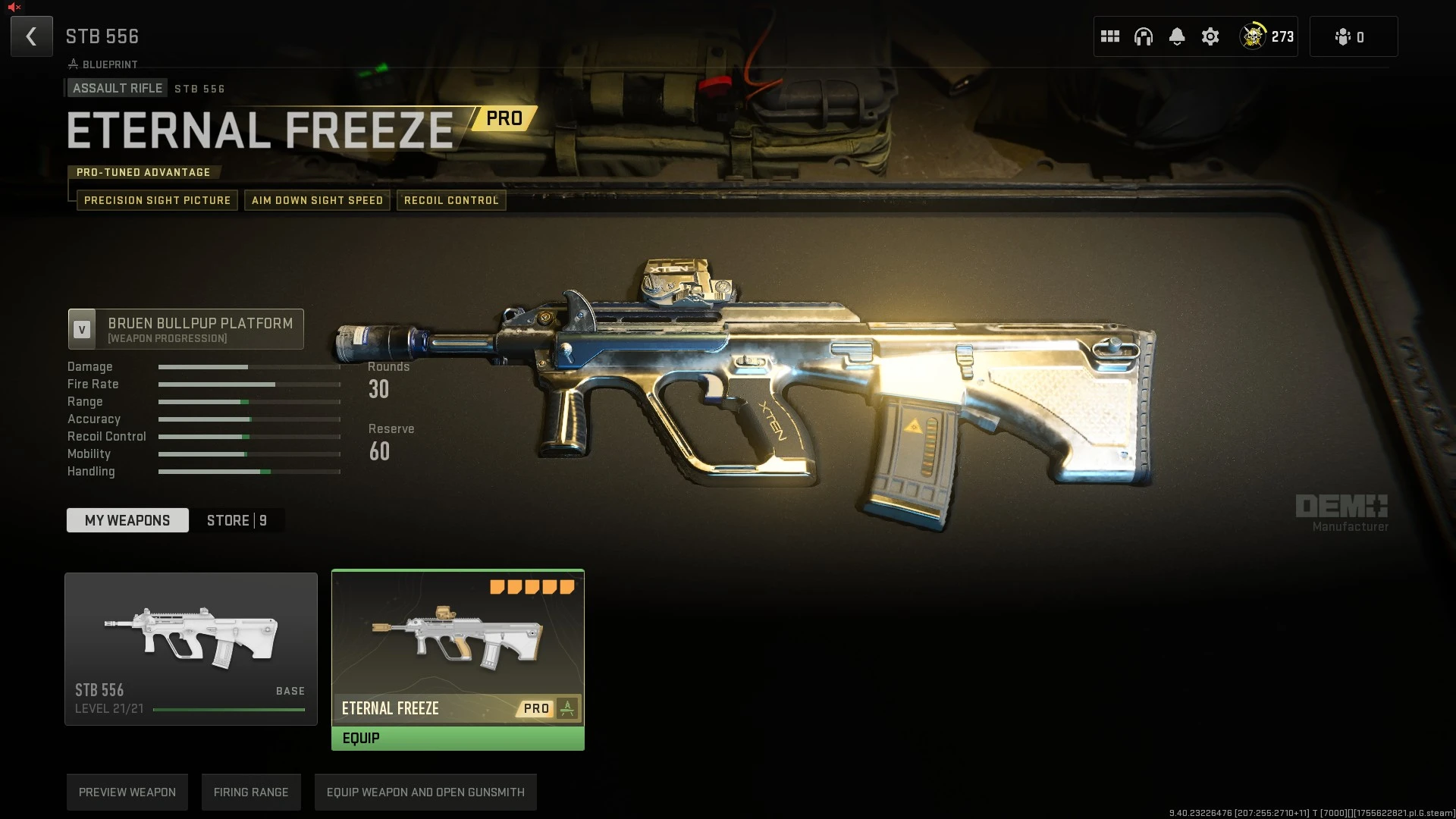This screenshot has width=1456, height=819.
Task: Open the STORE tab showing 9 items
Action: point(236,520)
